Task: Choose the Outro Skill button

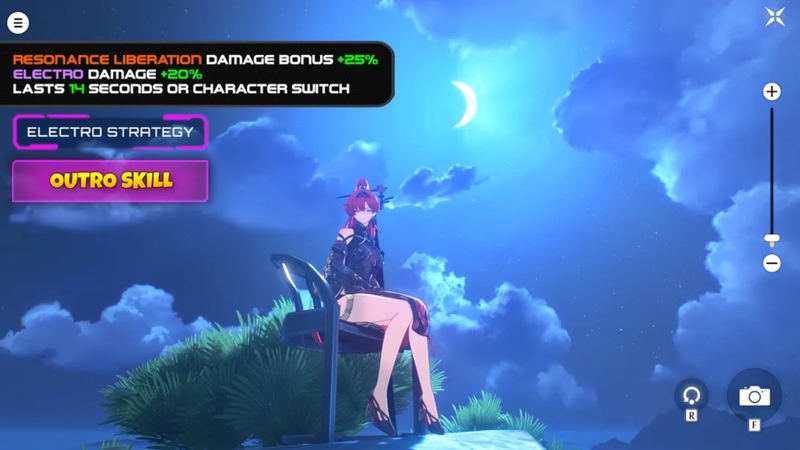Action: click(x=110, y=181)
